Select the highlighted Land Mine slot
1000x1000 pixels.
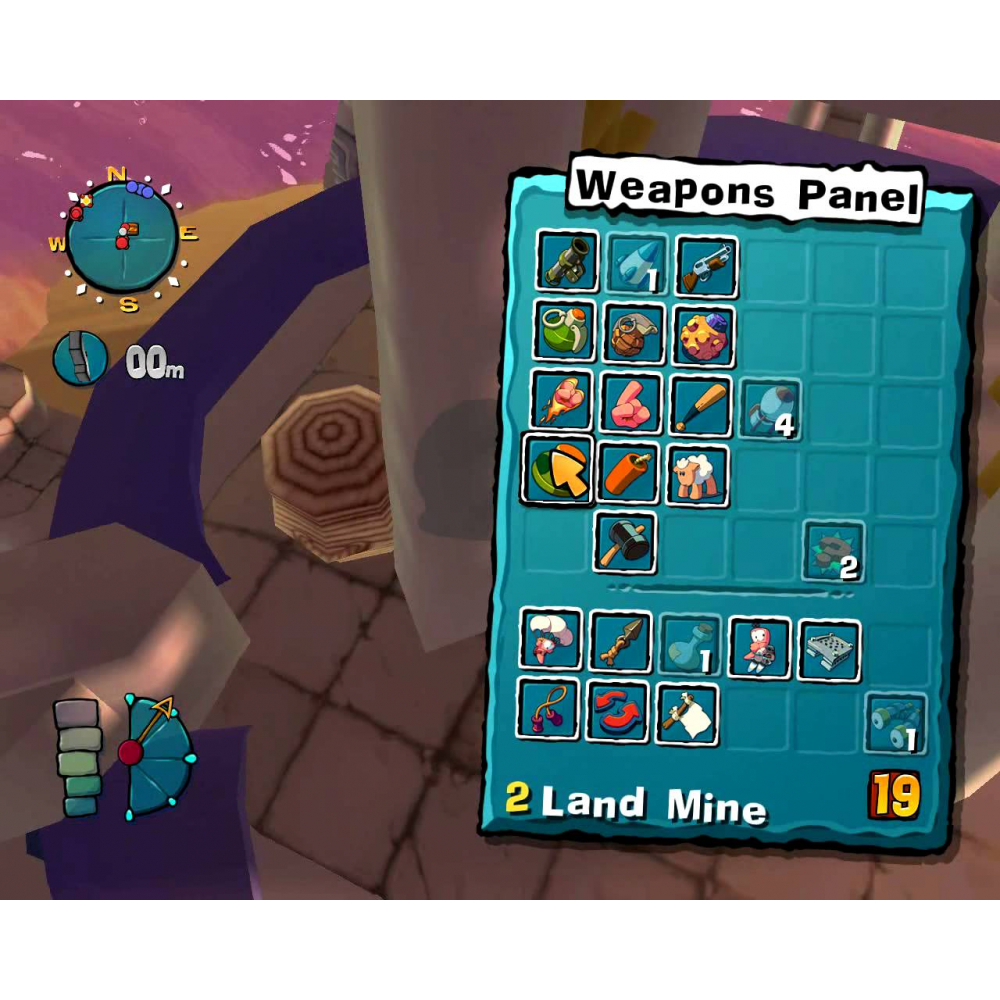coord(558,469)
